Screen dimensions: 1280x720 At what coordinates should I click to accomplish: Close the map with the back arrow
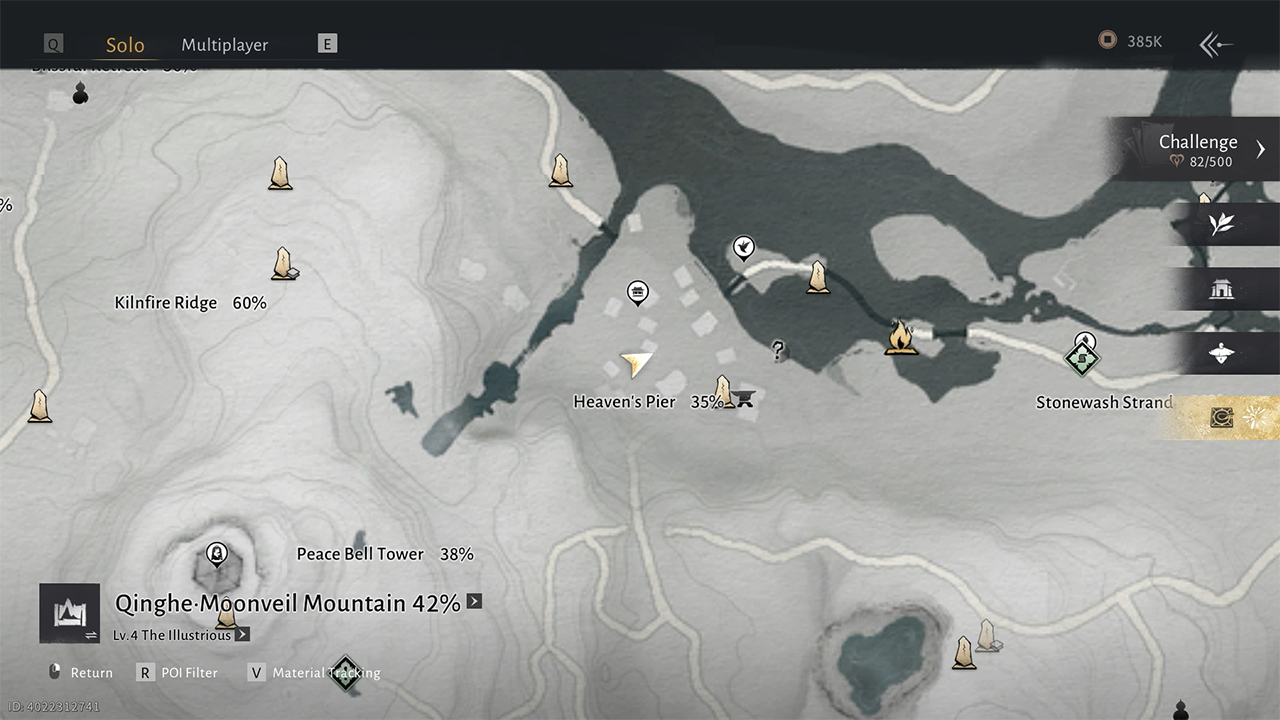pyautogui.click(x=1216, y=44)
